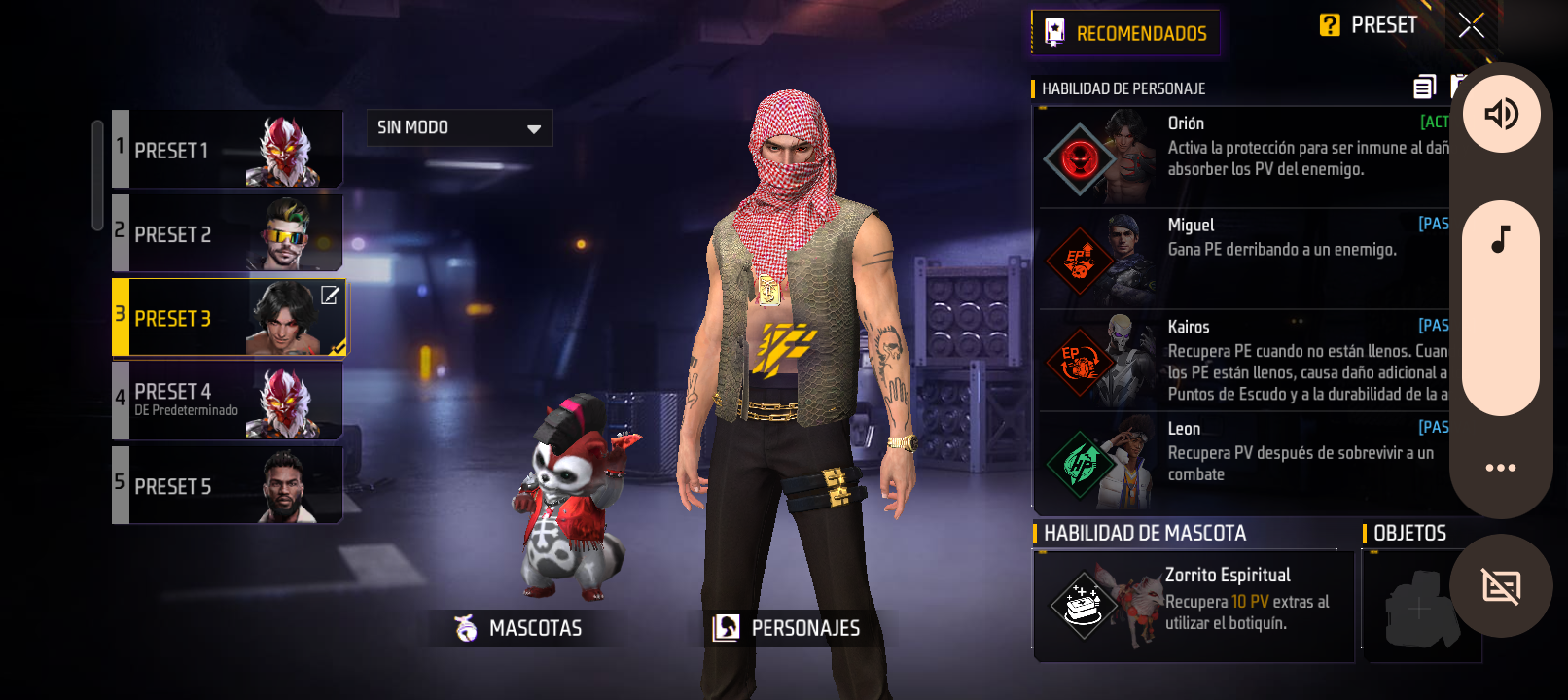Choose the Kairos ability row
1568x700 pixels.
tap(1243, 361)
